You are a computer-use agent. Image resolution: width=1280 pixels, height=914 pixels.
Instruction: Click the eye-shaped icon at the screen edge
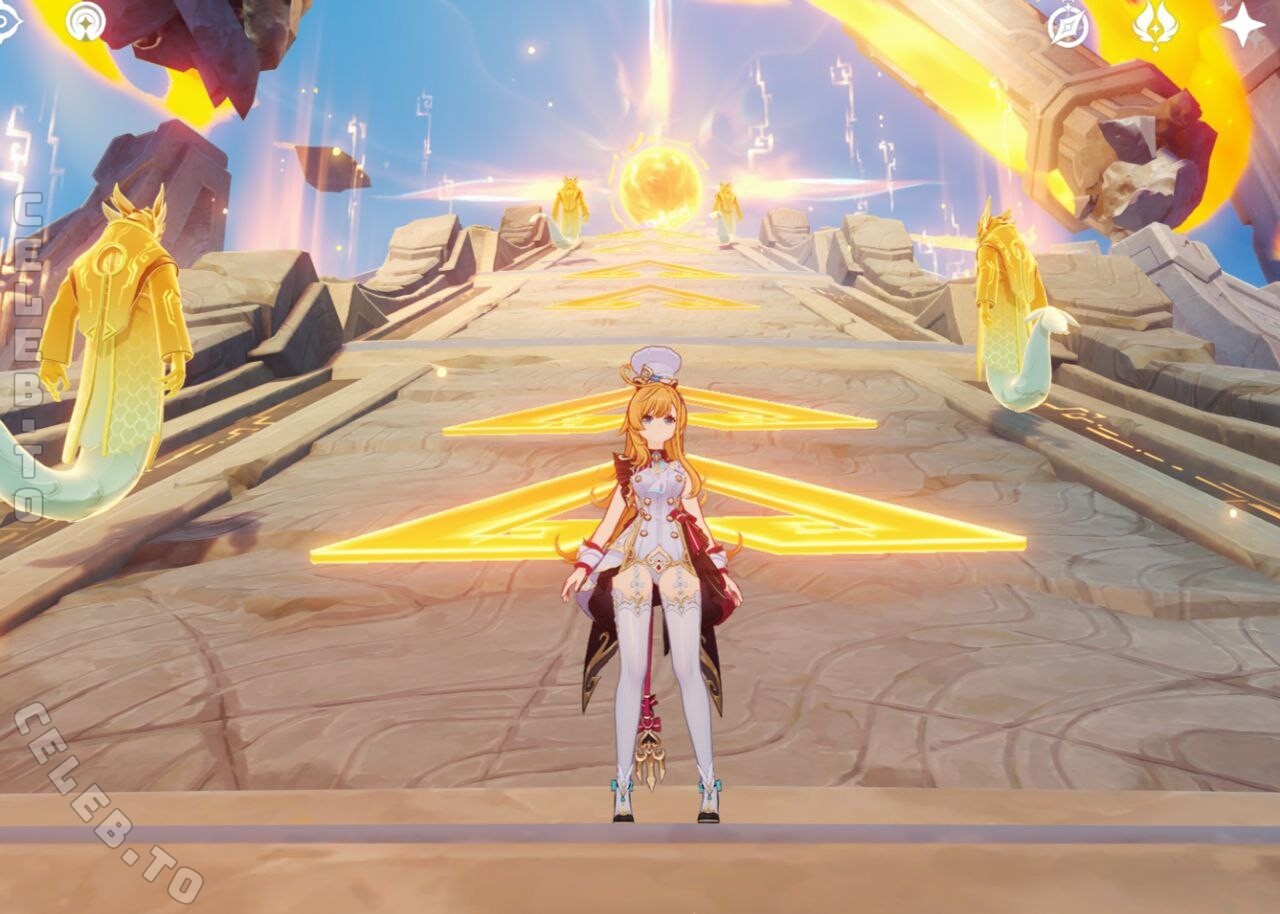tap(6, 24)
